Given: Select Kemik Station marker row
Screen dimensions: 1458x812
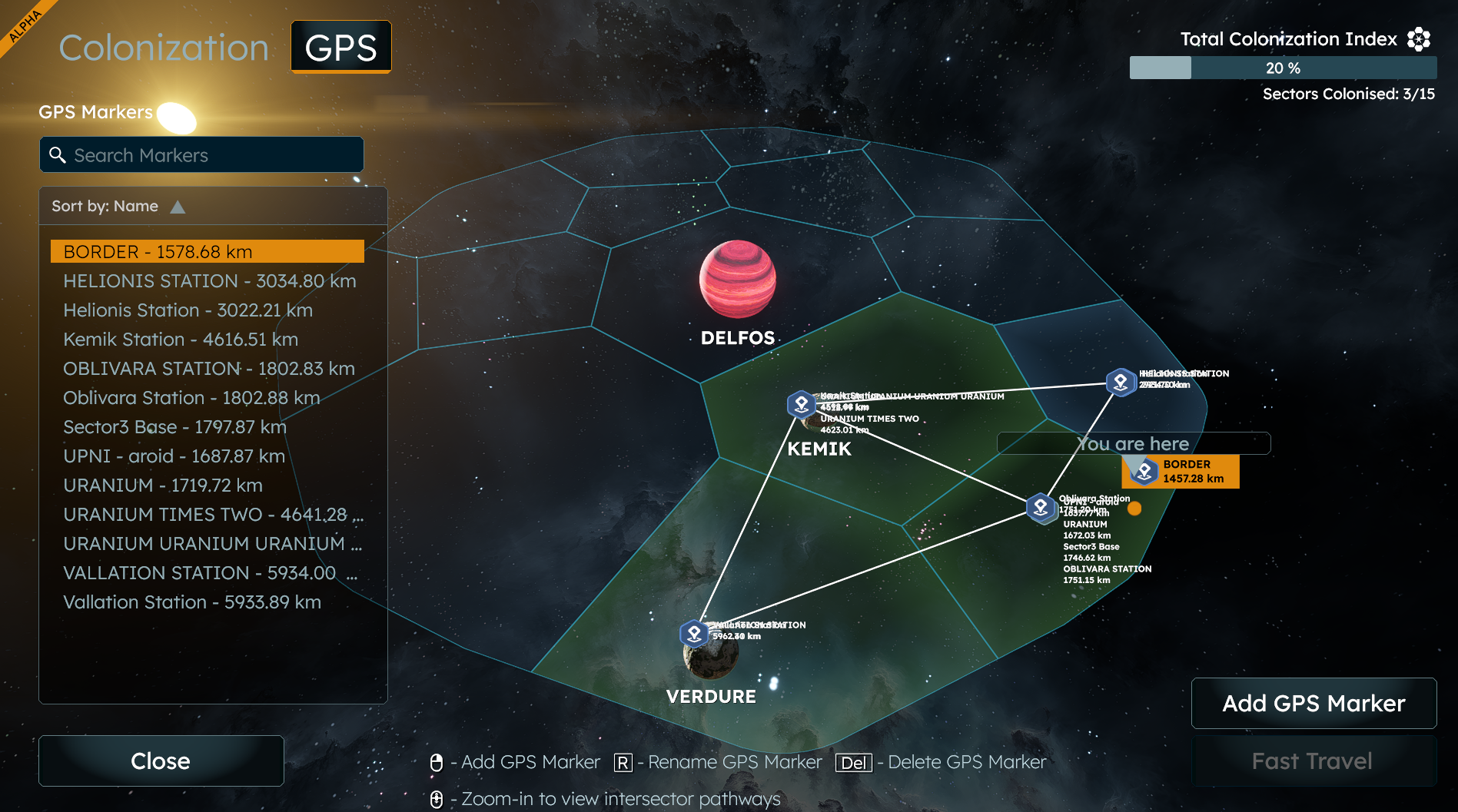Looking at the screenshot, I should 181,340.
